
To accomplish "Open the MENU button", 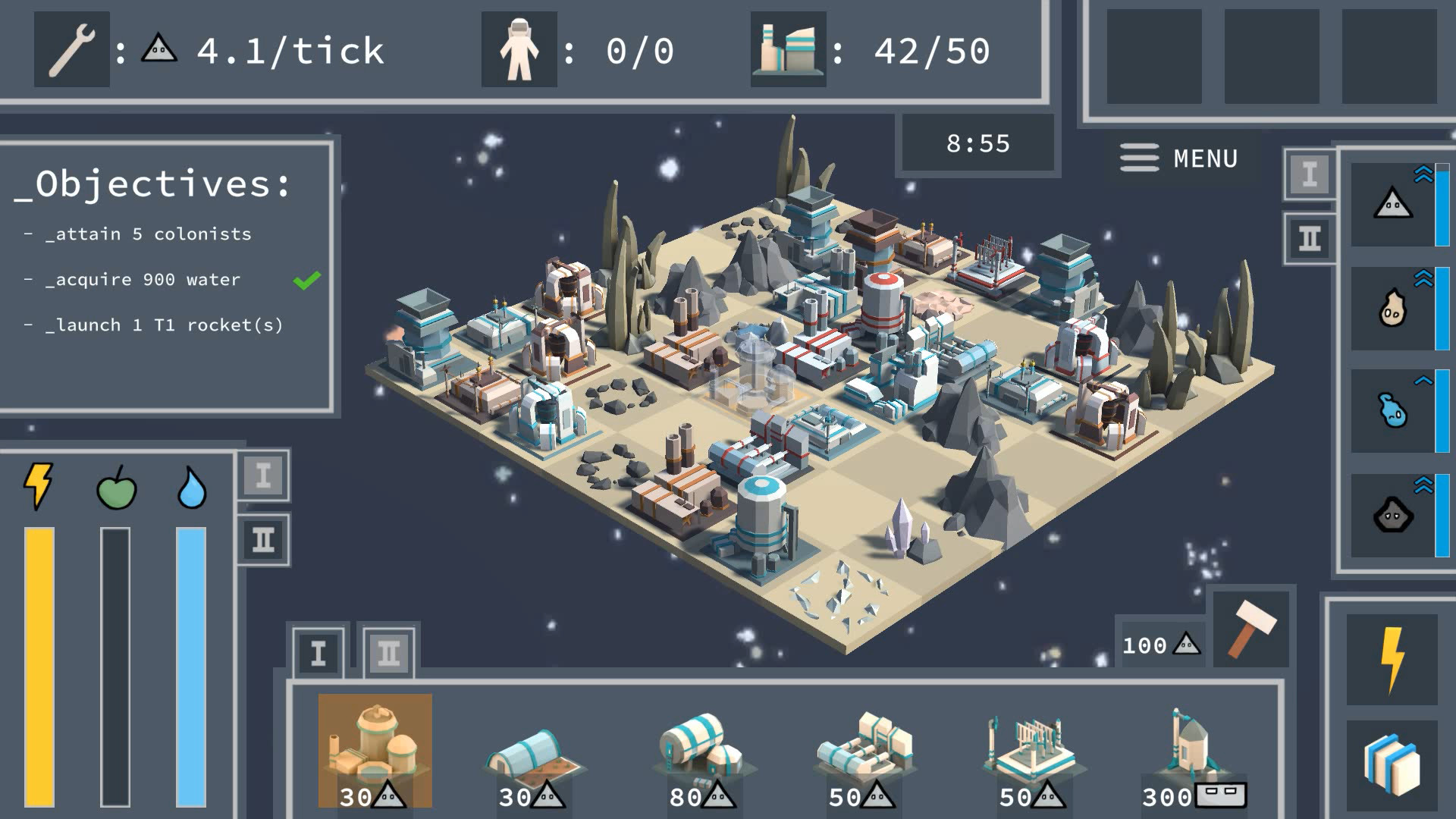I will tap(1179, 158).
